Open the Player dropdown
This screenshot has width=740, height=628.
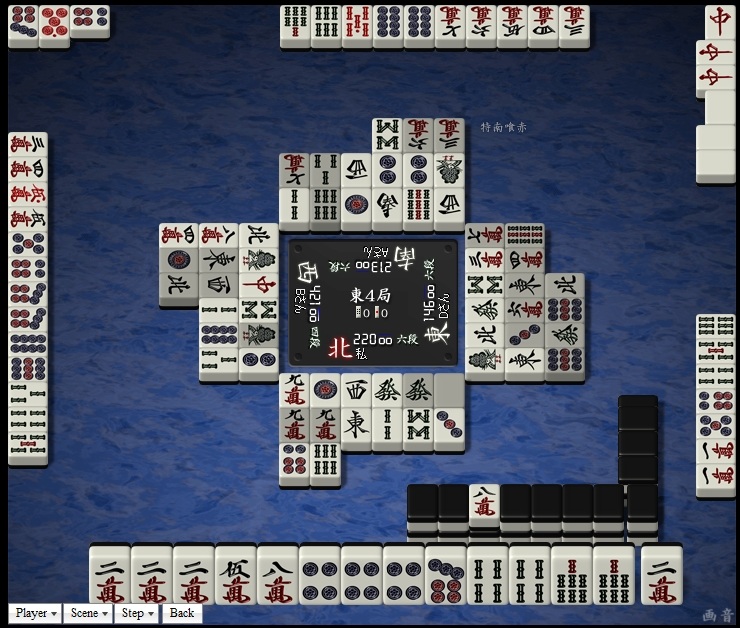click(x=35, y=613)
